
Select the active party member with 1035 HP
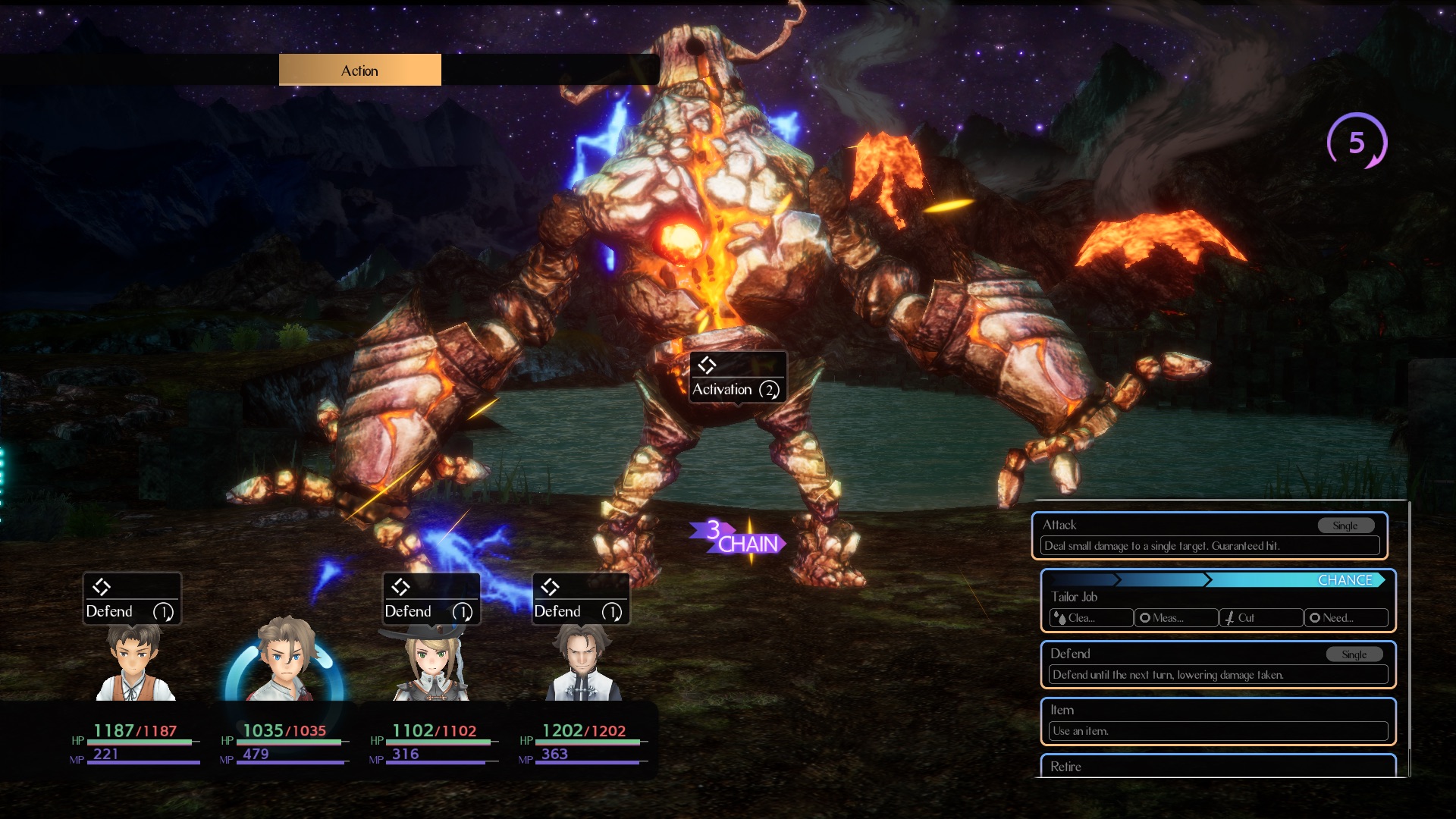click(284, 660)
